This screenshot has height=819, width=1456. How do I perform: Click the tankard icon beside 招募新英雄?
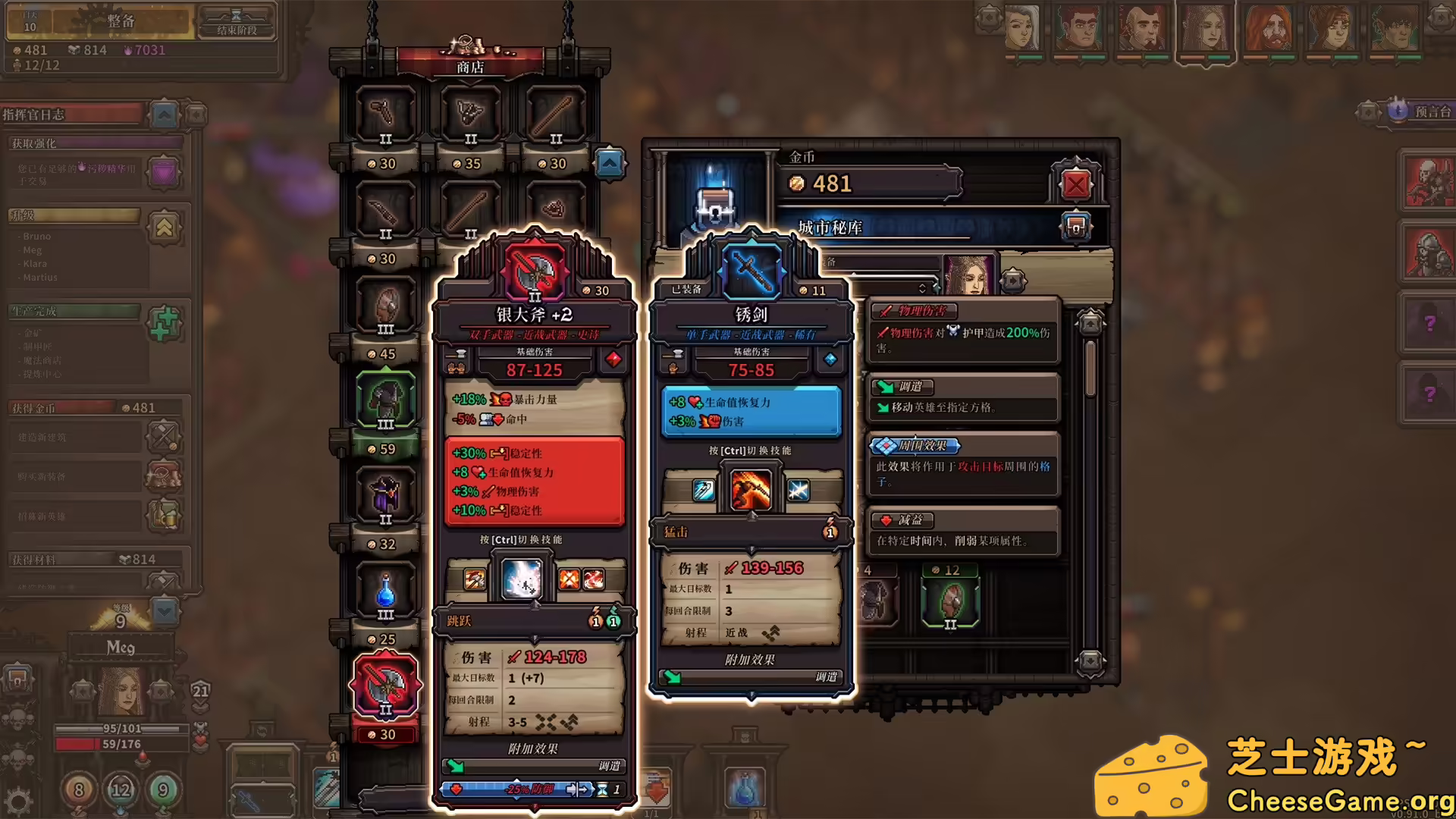[164, 515]
